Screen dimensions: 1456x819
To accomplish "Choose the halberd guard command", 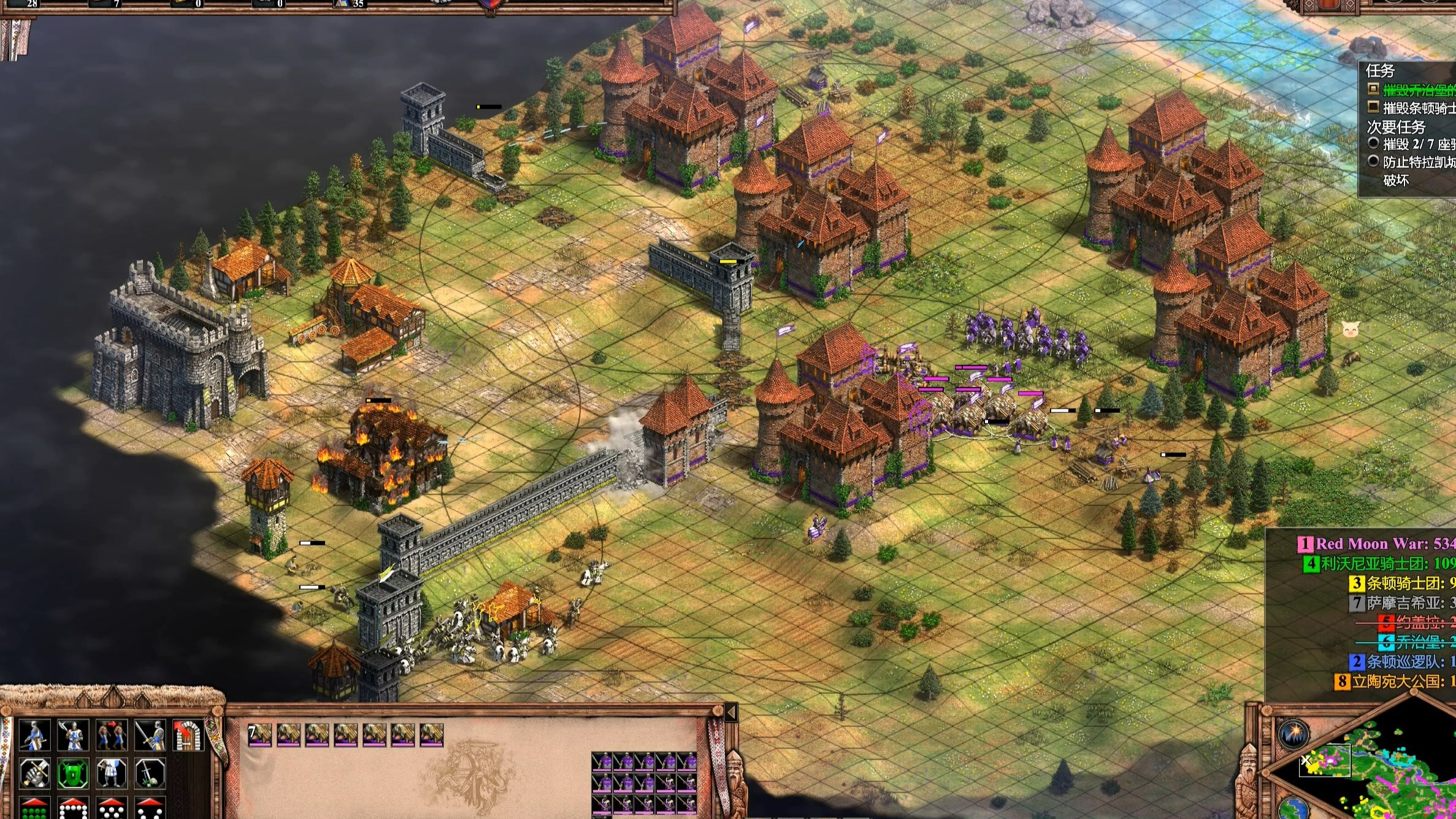I will (x=73, y=735).
